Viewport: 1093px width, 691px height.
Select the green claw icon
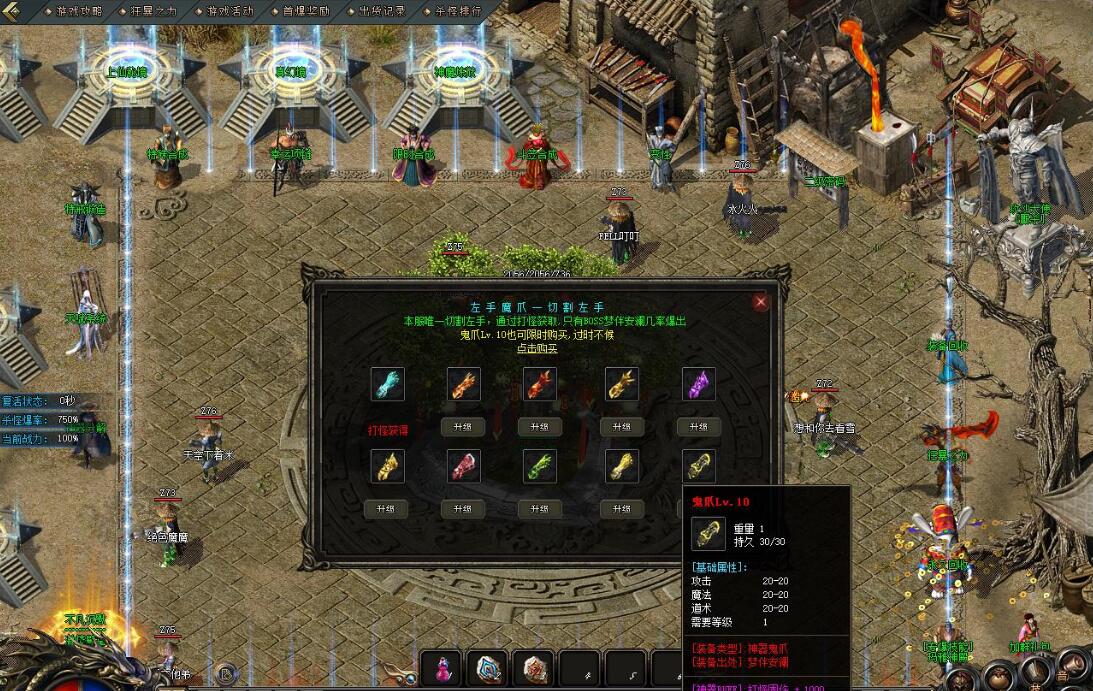539,466
